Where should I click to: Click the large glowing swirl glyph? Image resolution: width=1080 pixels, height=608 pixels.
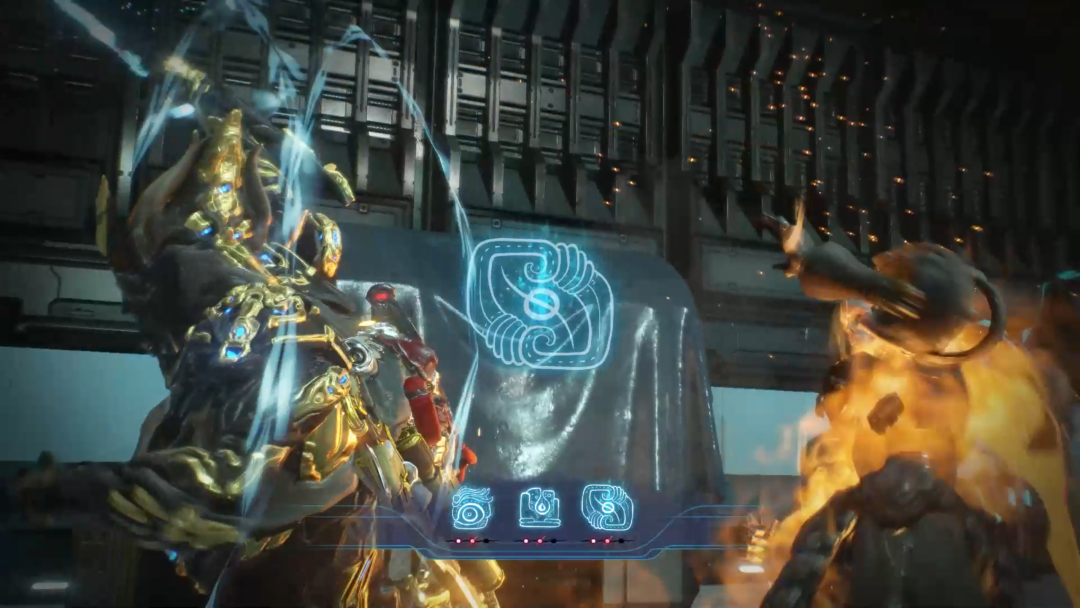point(540,303)
